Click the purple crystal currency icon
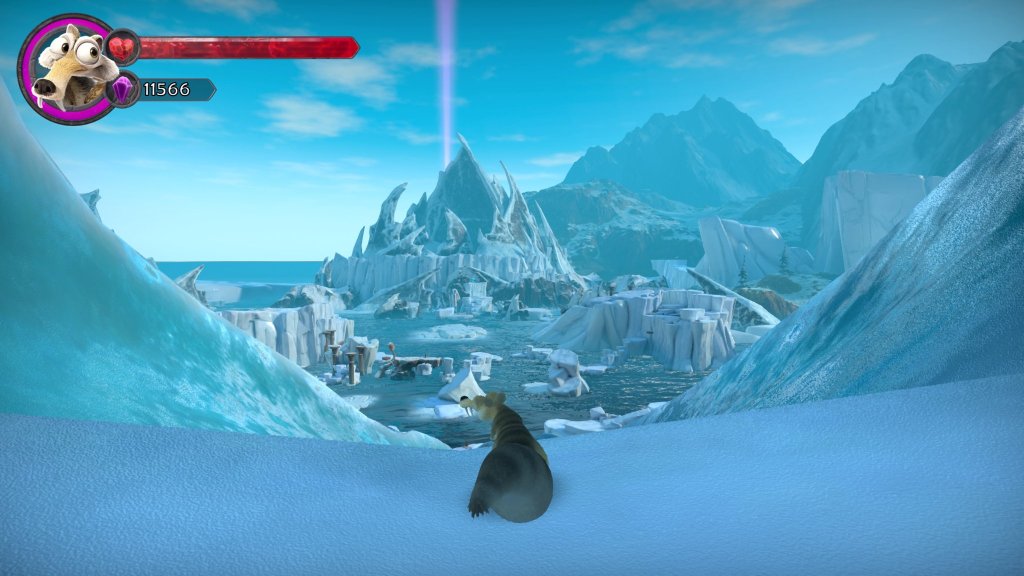 click(123, 90)
